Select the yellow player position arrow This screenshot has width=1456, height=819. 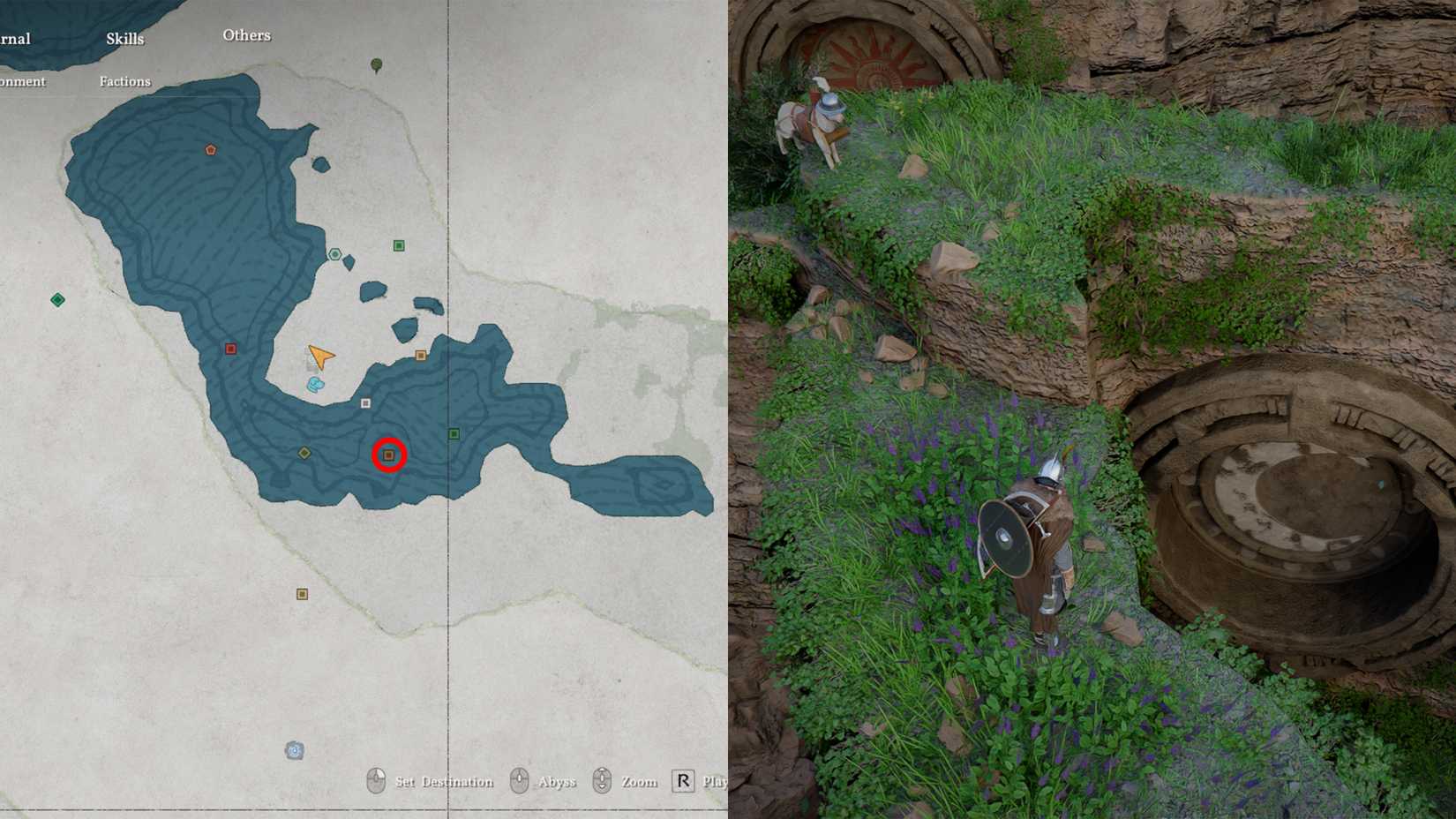tap(319, 356)
